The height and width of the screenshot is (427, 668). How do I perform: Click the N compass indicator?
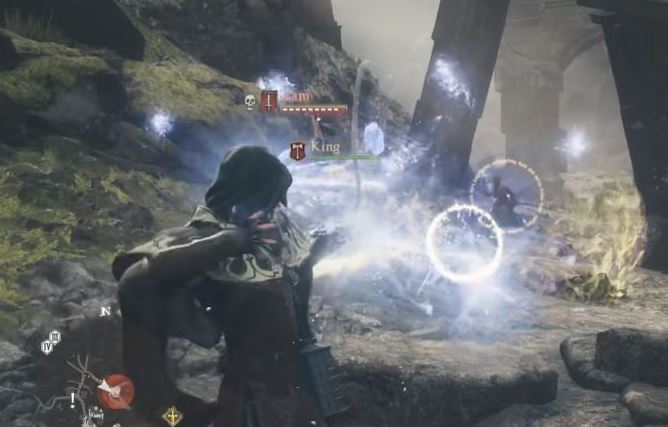pyautogui.click(x=104, y=311)
